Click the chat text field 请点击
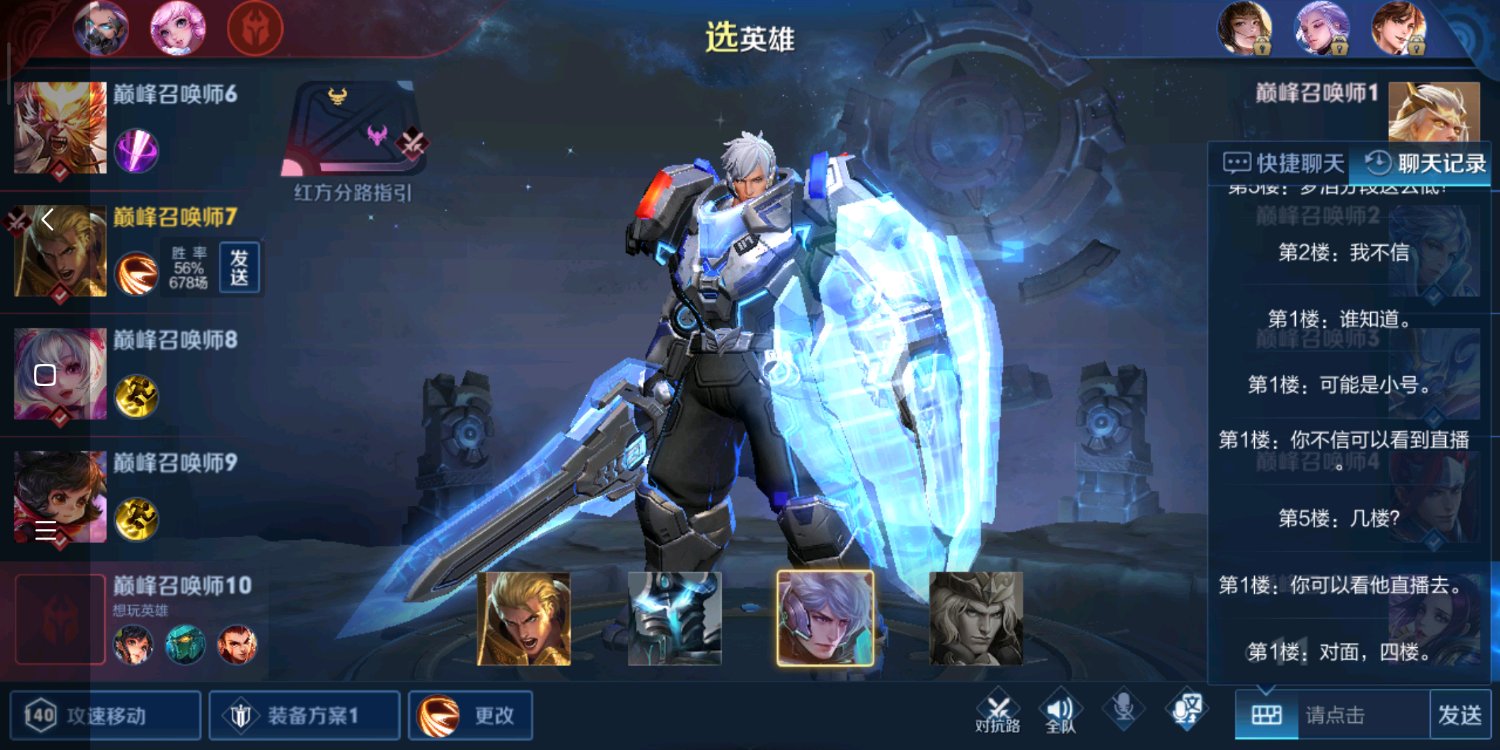 [1362, 715]
